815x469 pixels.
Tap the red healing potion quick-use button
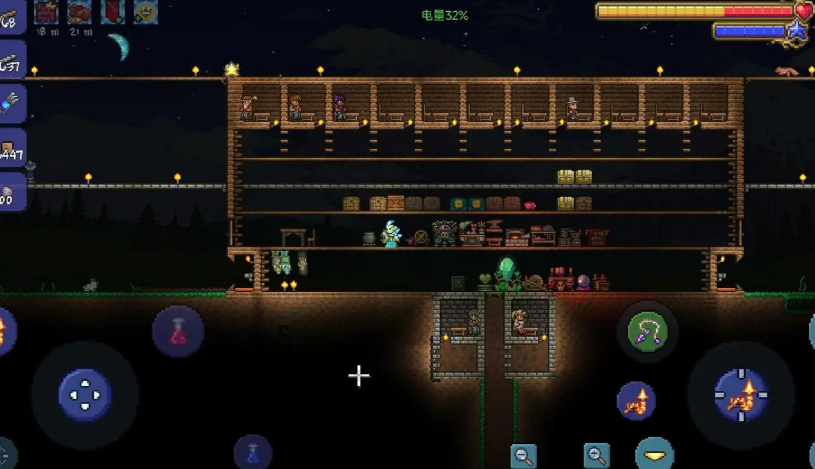(x=177, y=332)
